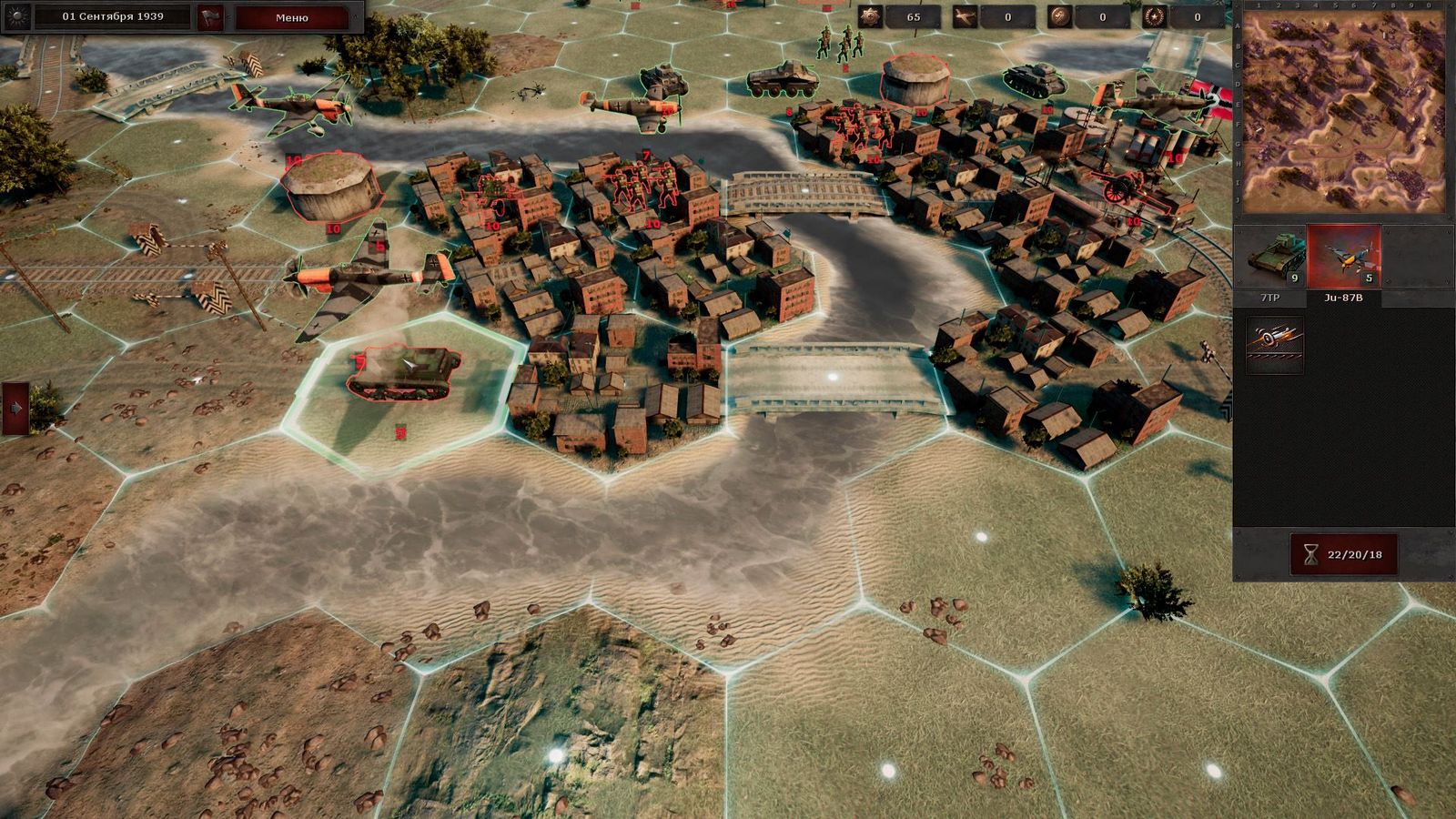Expand the left side panel arrow
Viewport: 1456px width, 819px height.
(x=15, y=408)
